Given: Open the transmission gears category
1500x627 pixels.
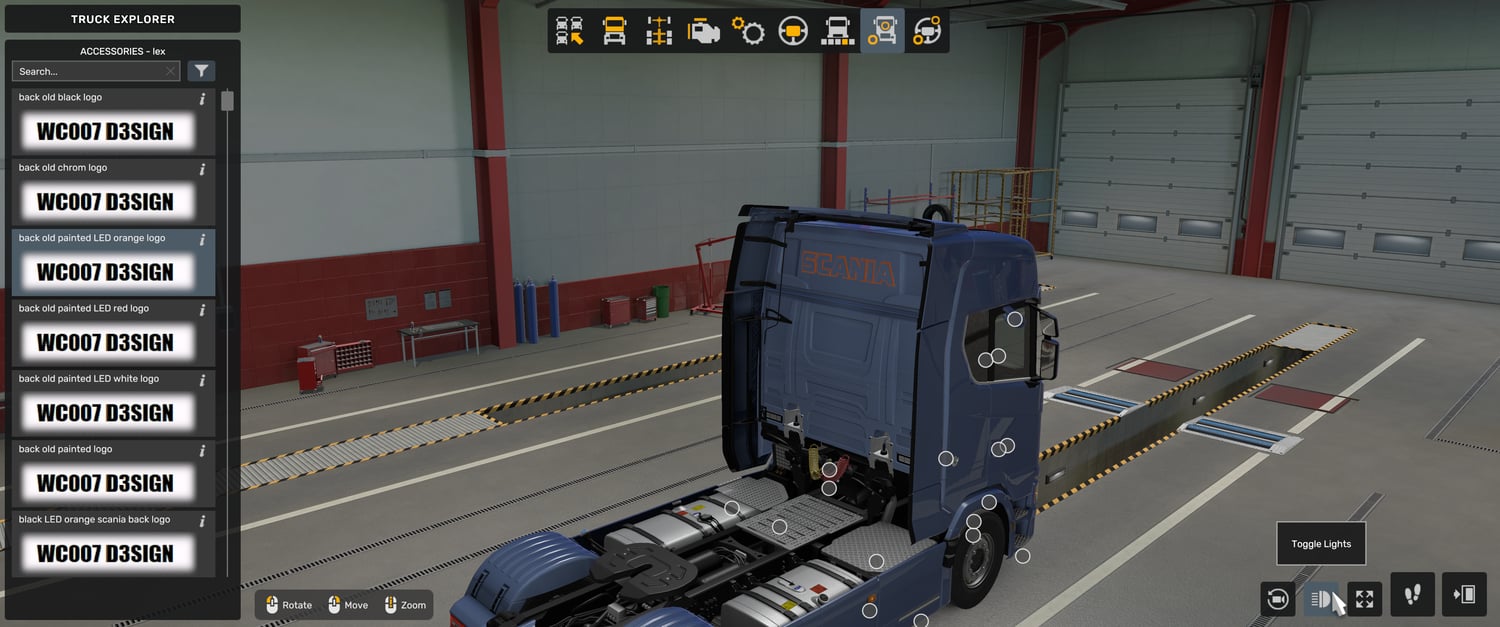Looking at the screenshot, I should click(748, 31).
